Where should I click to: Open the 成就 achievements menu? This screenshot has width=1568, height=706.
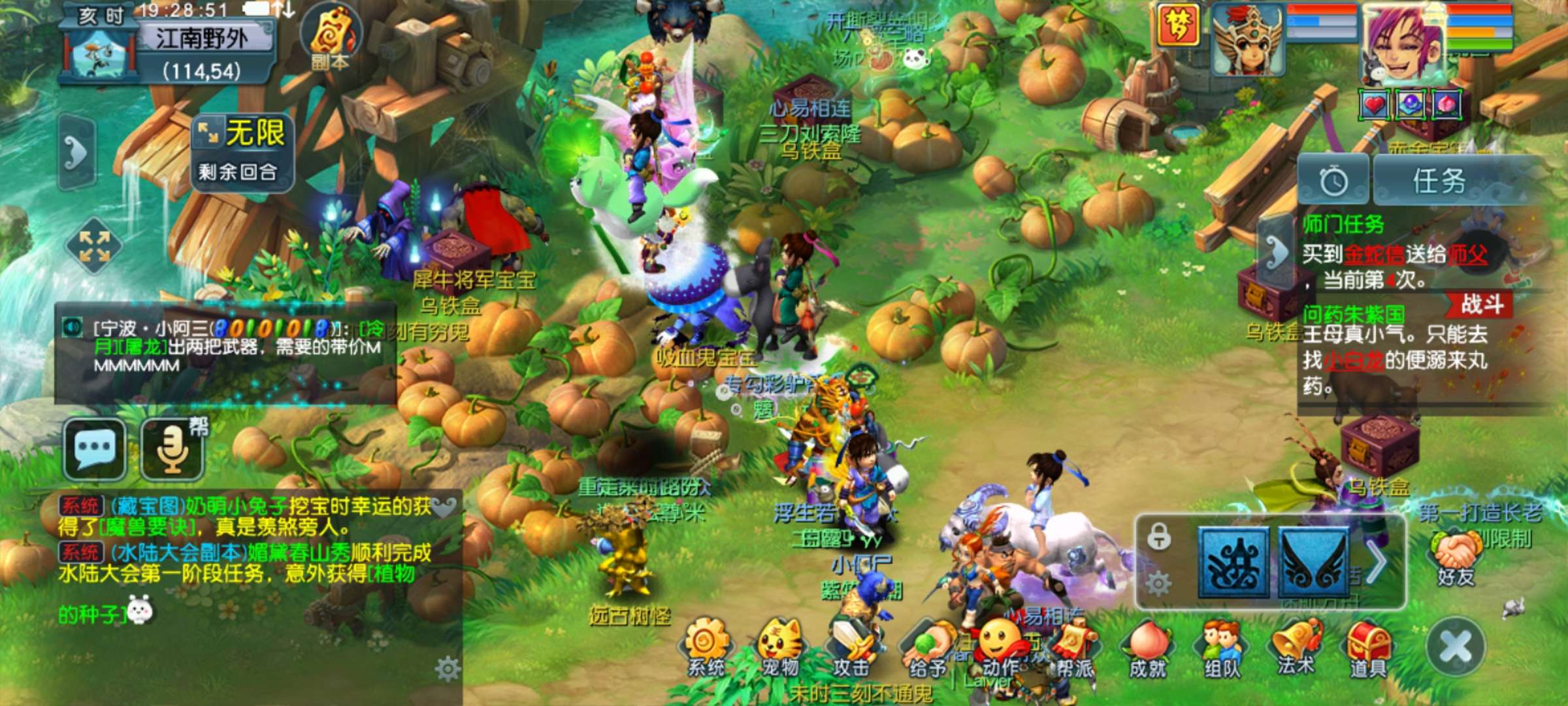tap(1148, 647)
